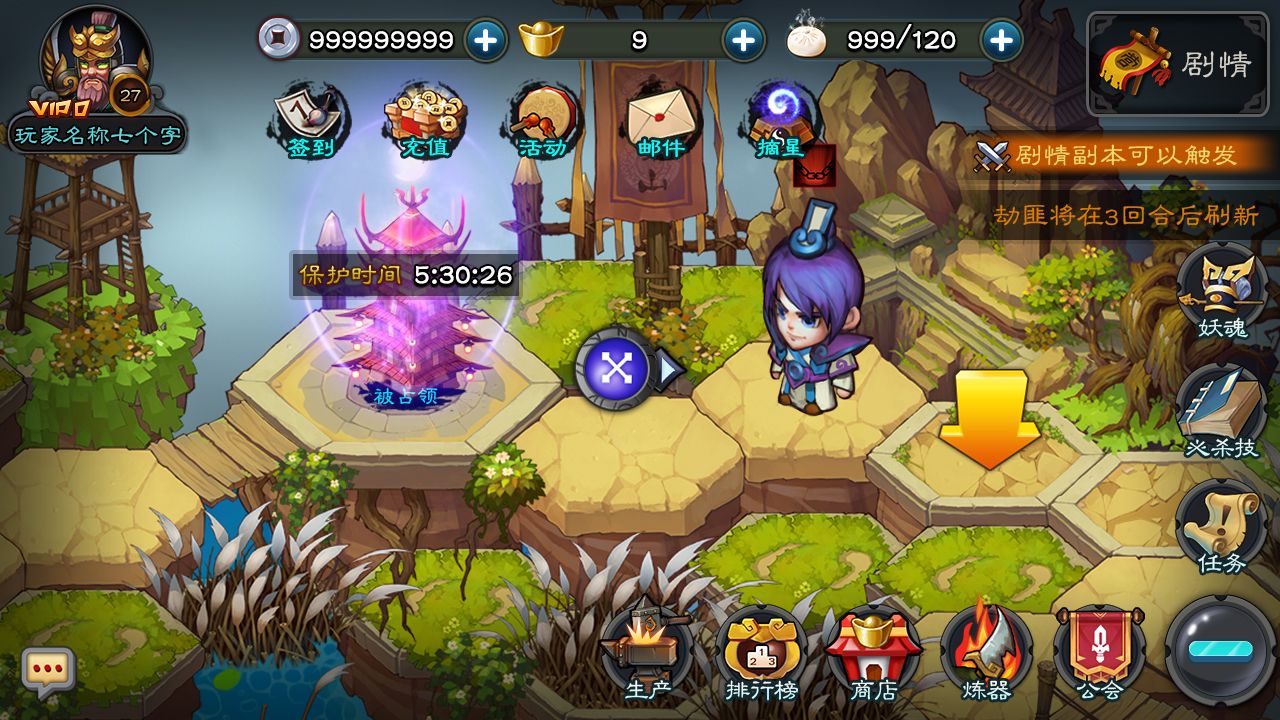Show the 排行榜 leaderboard
1280x720 pixels.
pyautogui.click(x=760, y=652)
